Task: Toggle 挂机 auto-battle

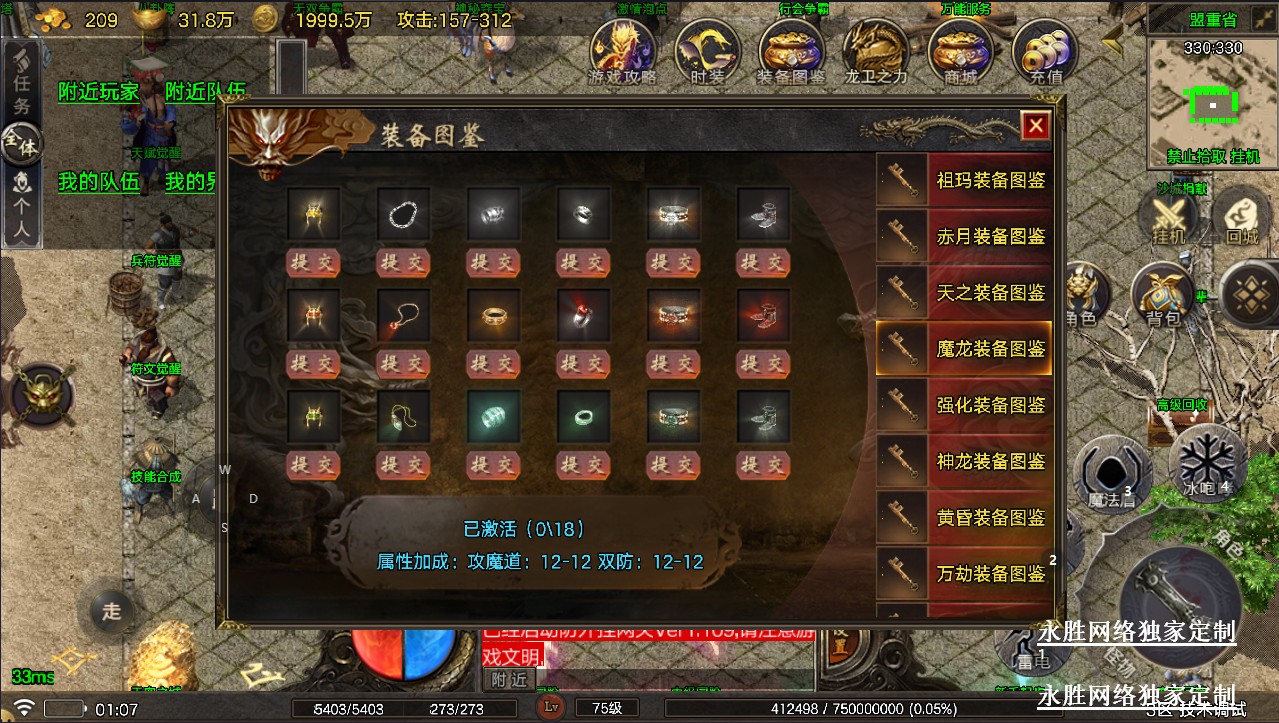Action: click(1167, 217)
